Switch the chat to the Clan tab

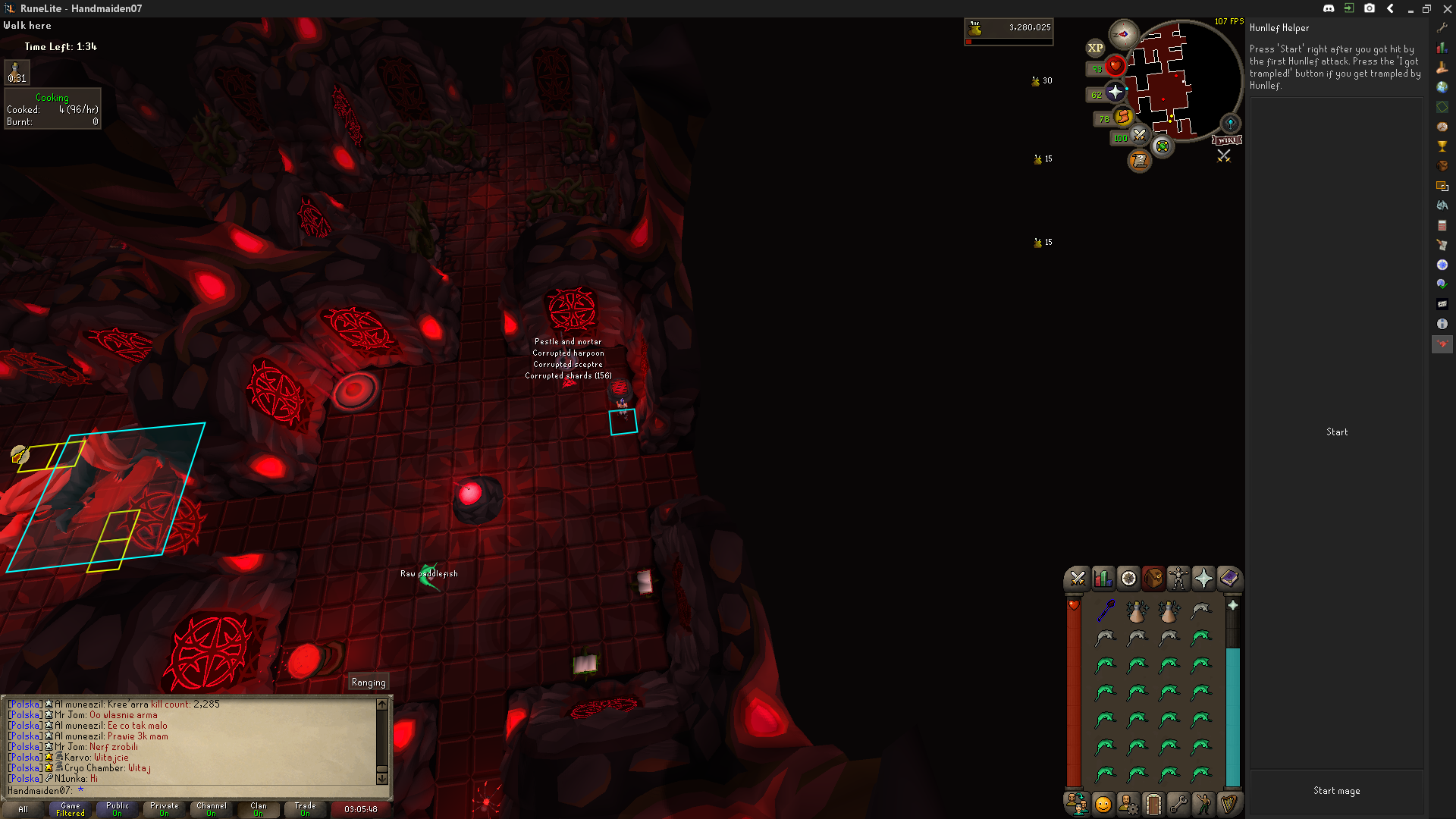pyautogui.click(x=258, y=809)
